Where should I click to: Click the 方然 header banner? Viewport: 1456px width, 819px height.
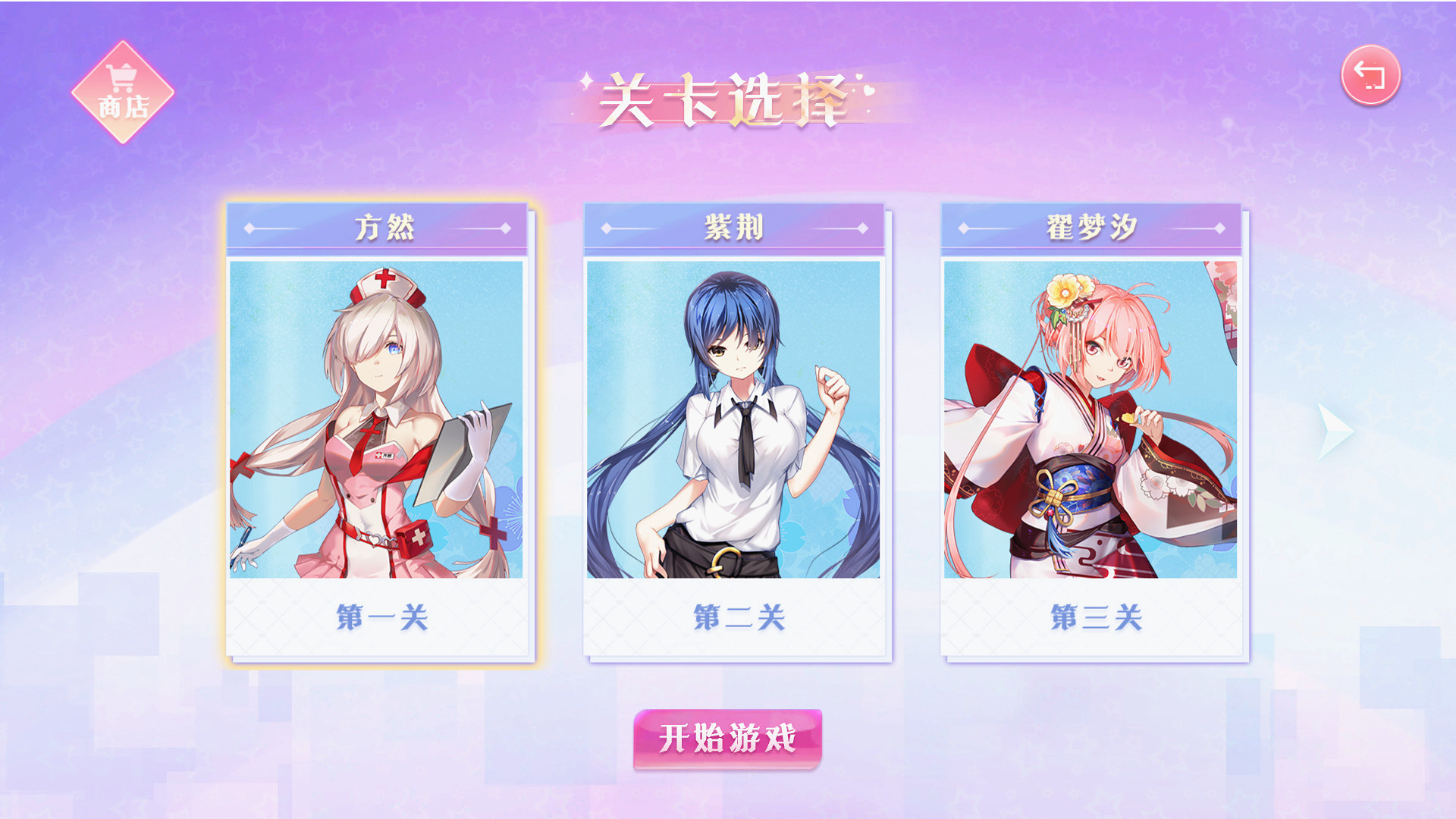(378, 226)
